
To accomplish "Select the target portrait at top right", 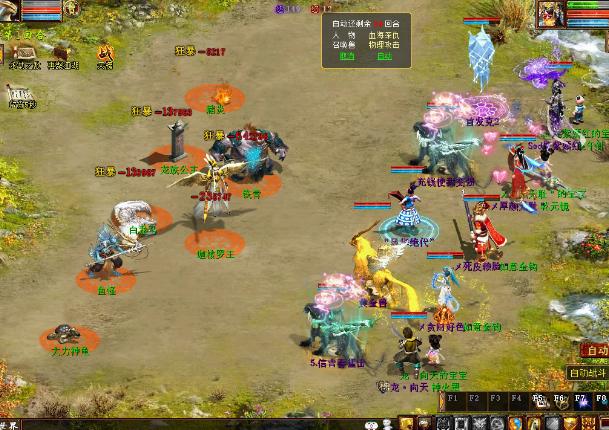I will (x=552, y=14).
